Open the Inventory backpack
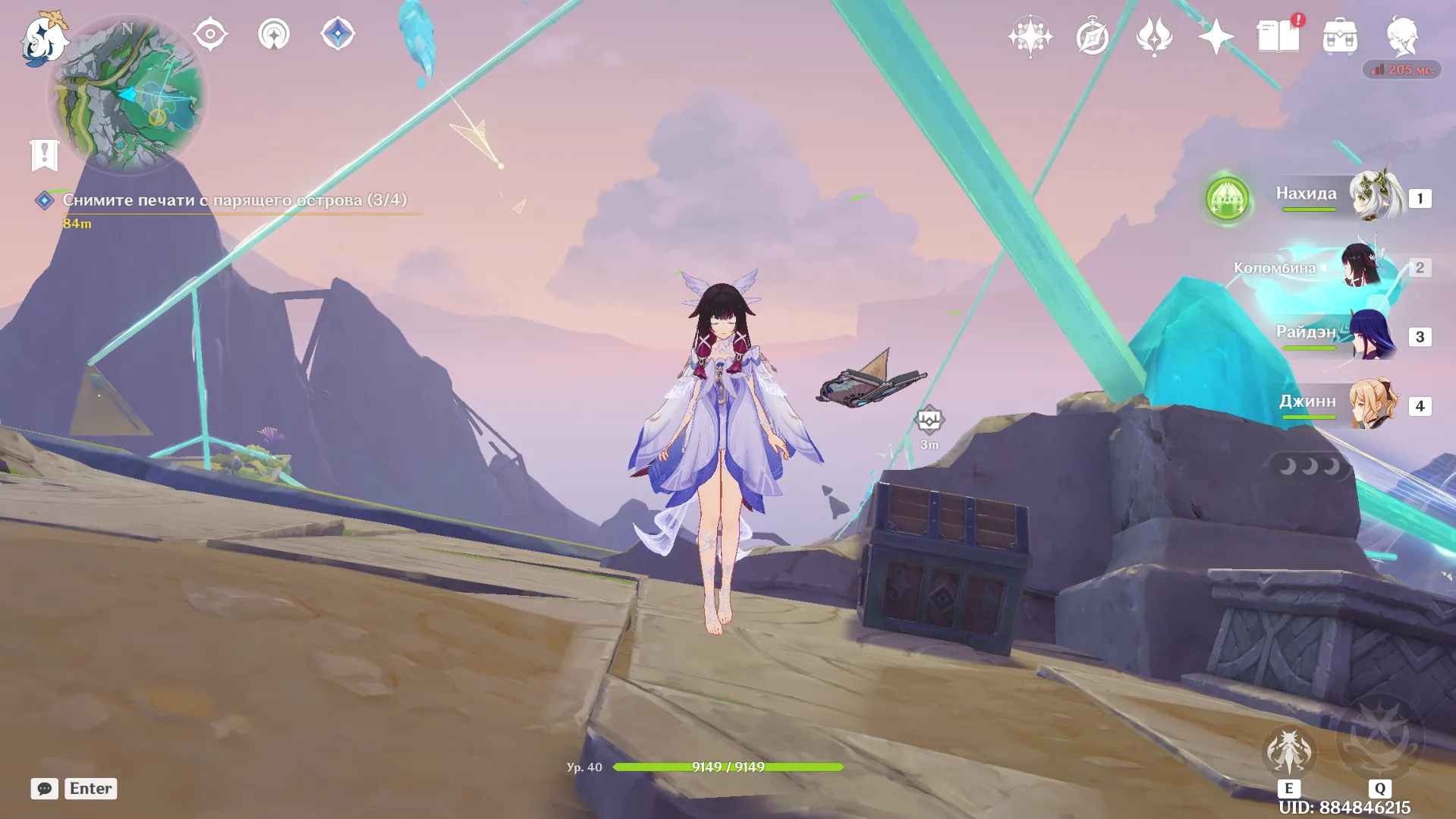 point(1340,36)
